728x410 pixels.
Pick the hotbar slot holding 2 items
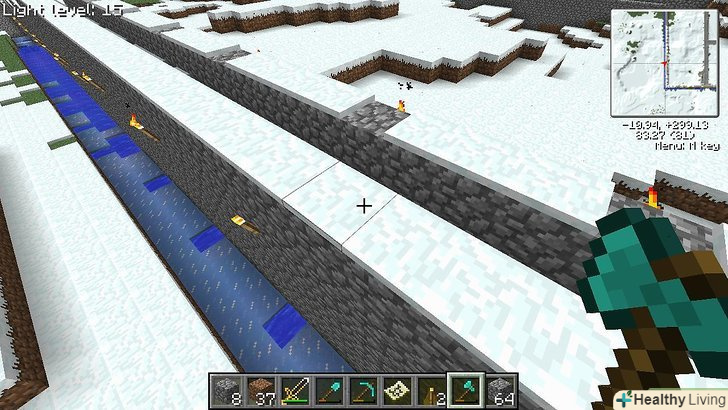coord(432,390)
